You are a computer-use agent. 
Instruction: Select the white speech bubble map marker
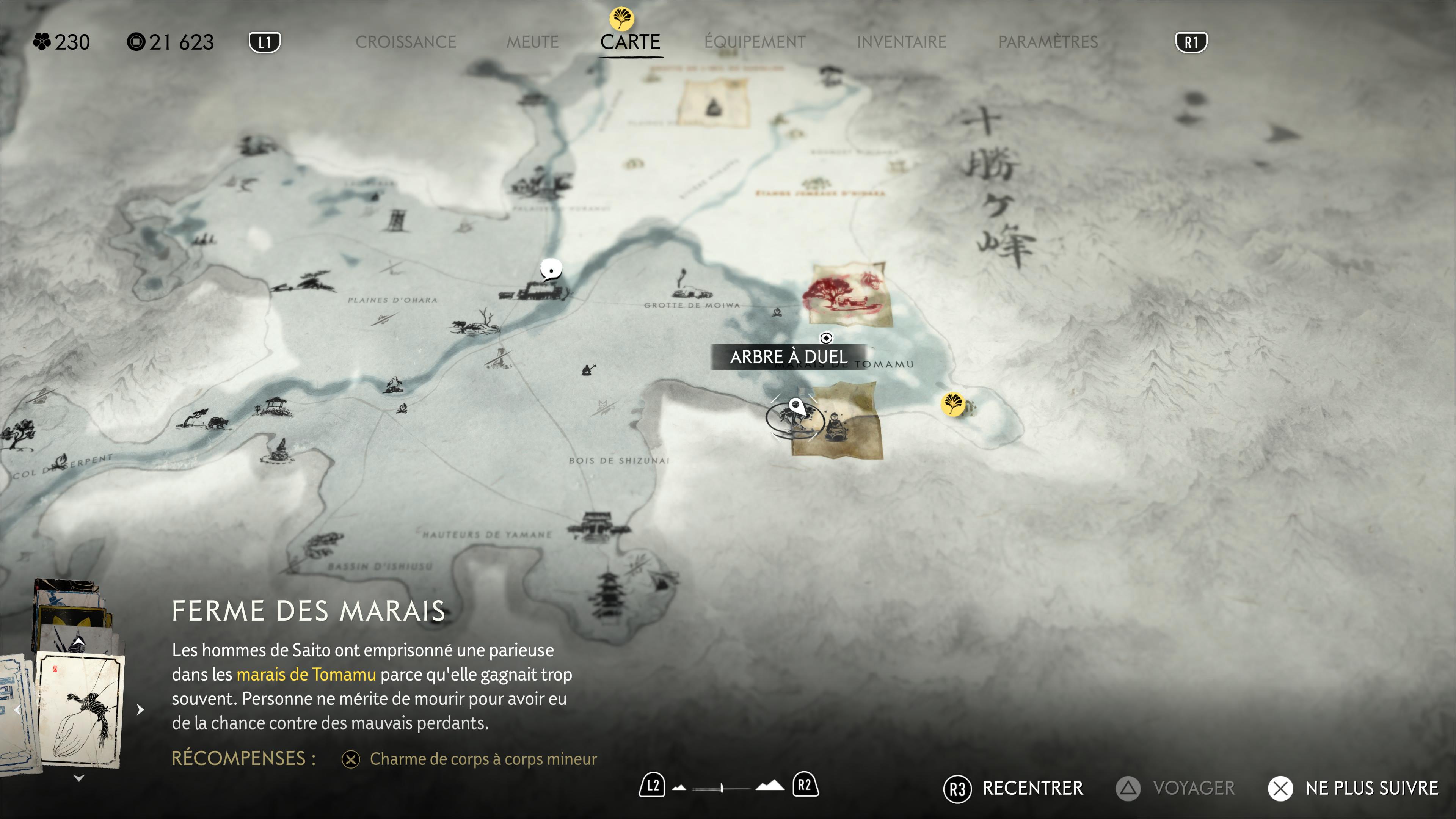(551, 270)
